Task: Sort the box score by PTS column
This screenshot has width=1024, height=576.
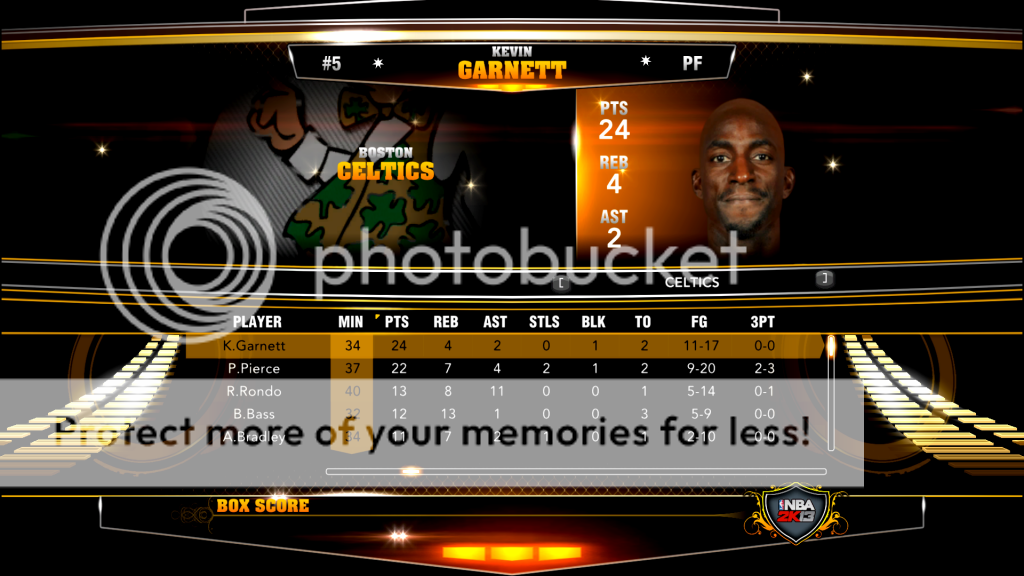Action: click(x=397, y=322)
